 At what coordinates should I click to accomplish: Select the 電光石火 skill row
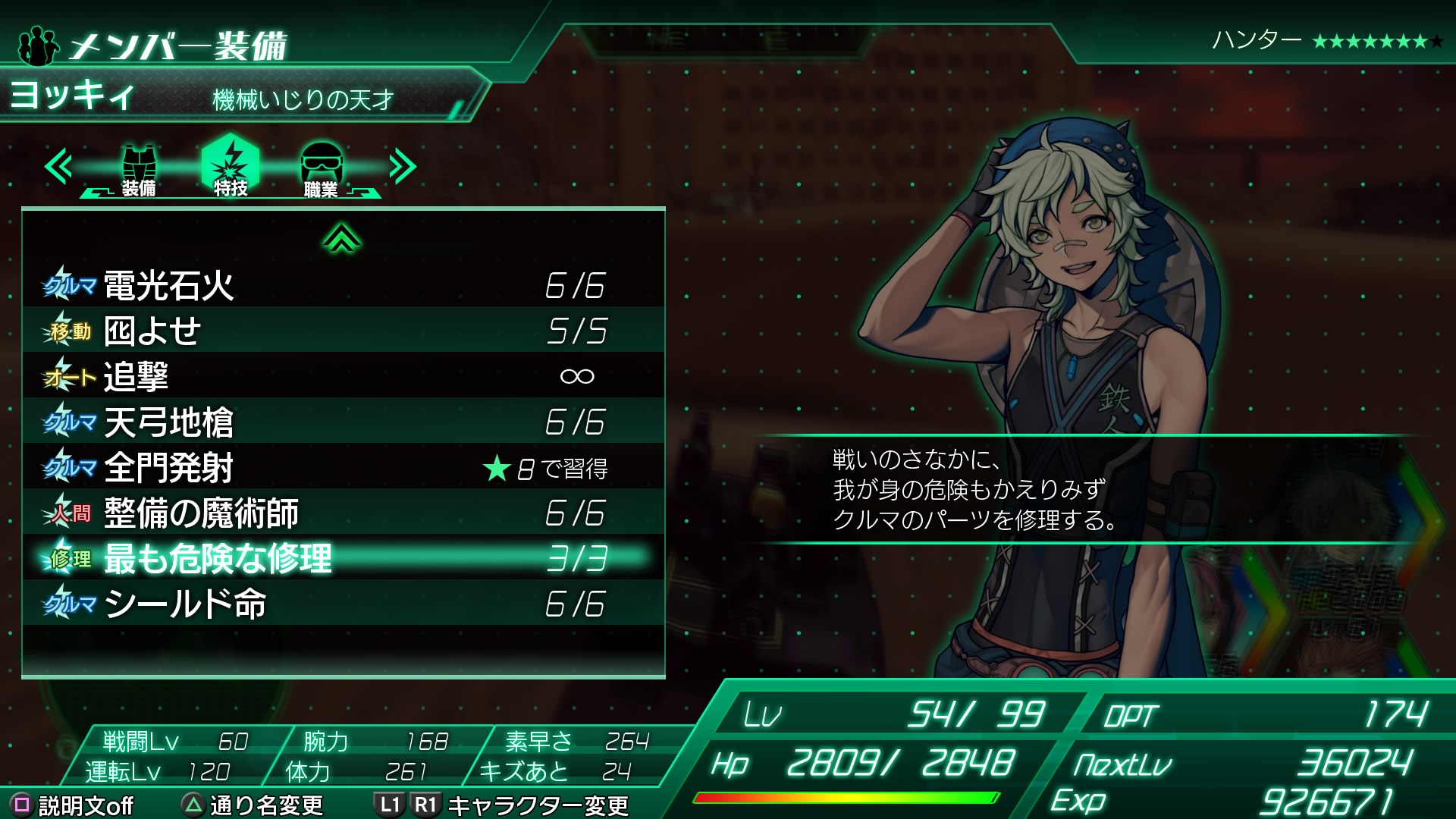click(343, 286)
